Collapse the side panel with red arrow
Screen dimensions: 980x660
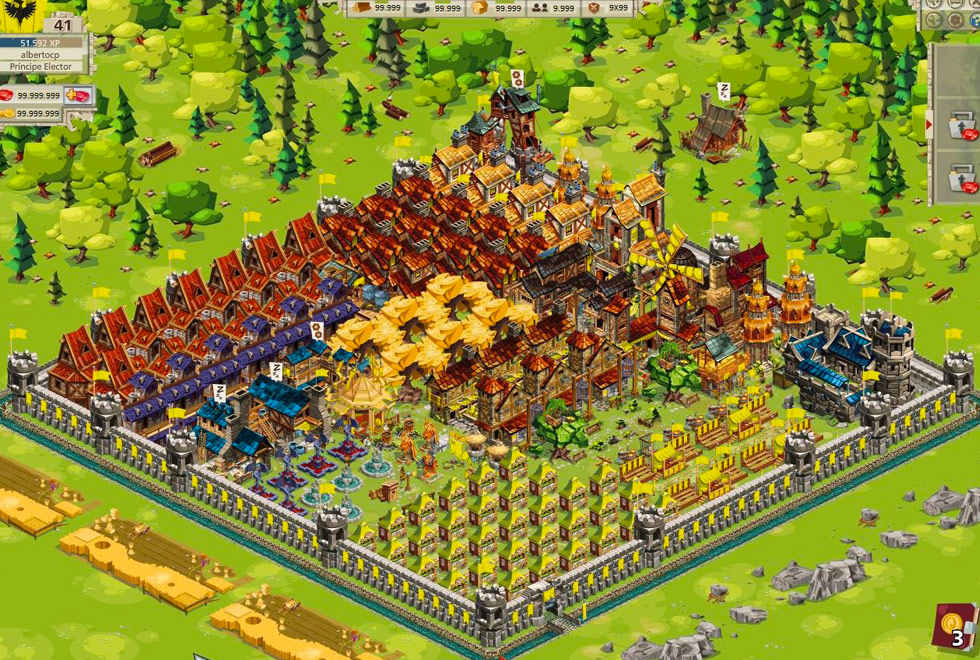pyautogui.click(x=929, y=125)
